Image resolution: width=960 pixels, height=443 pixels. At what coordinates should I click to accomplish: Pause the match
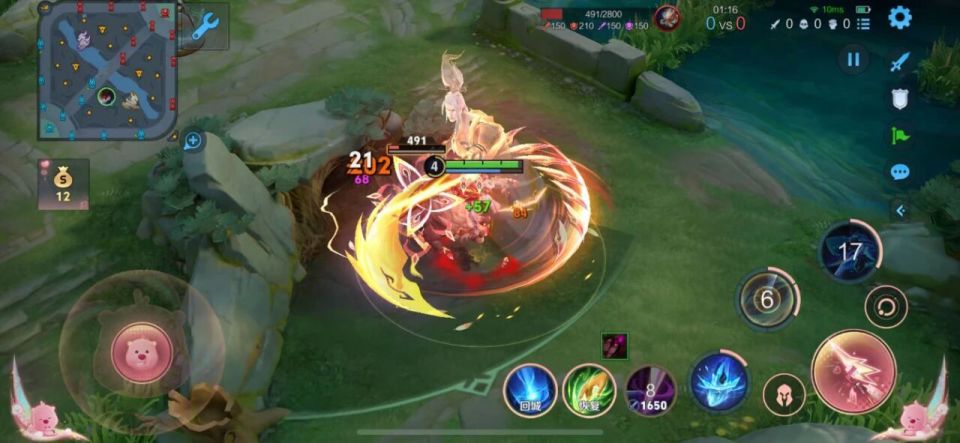[853, 60]
